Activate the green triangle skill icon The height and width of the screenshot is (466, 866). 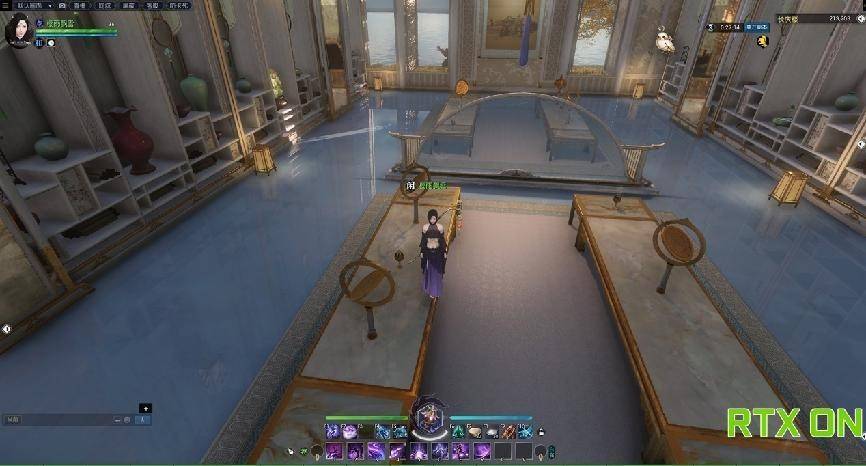[457, 431]
